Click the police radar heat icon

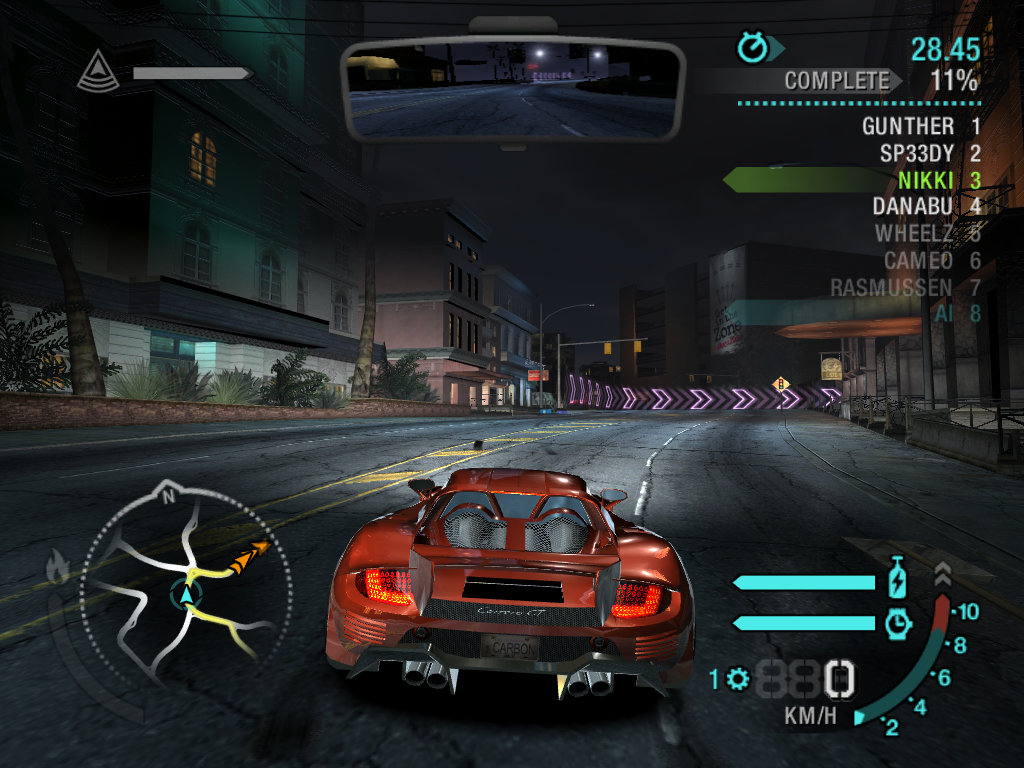coord(97,71)
